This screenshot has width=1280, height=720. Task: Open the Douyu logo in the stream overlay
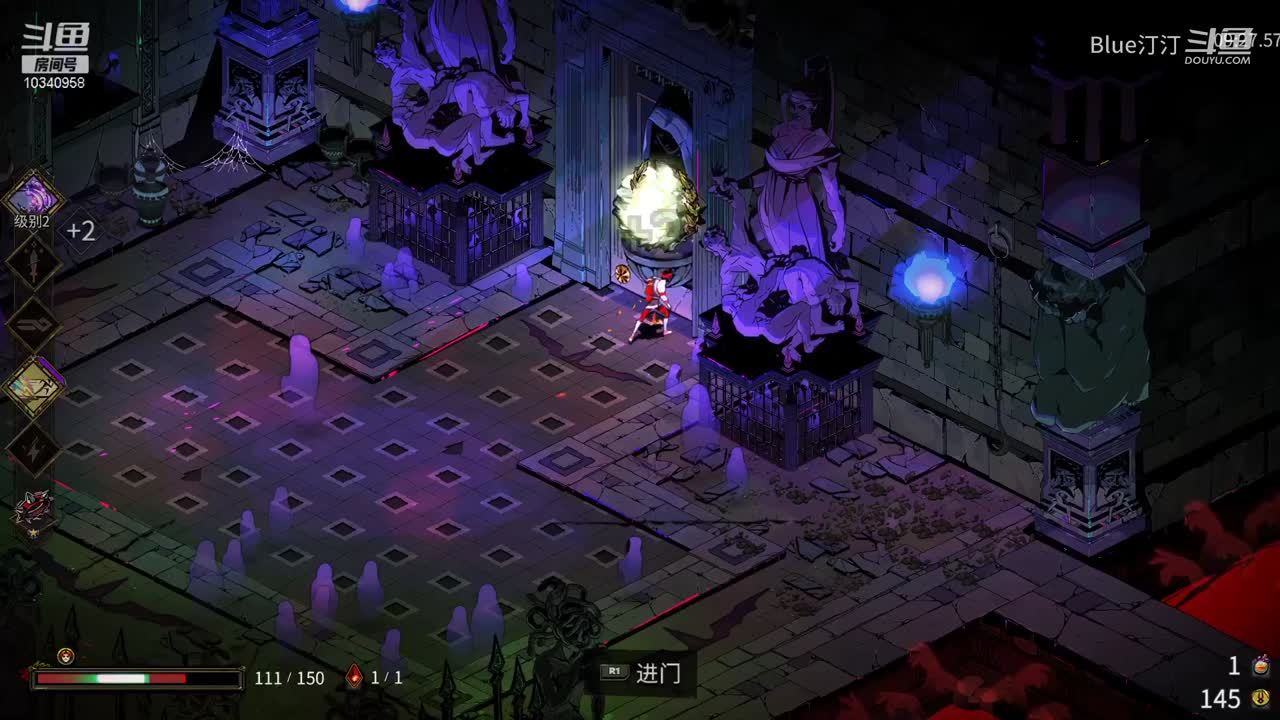click(56, 46)
